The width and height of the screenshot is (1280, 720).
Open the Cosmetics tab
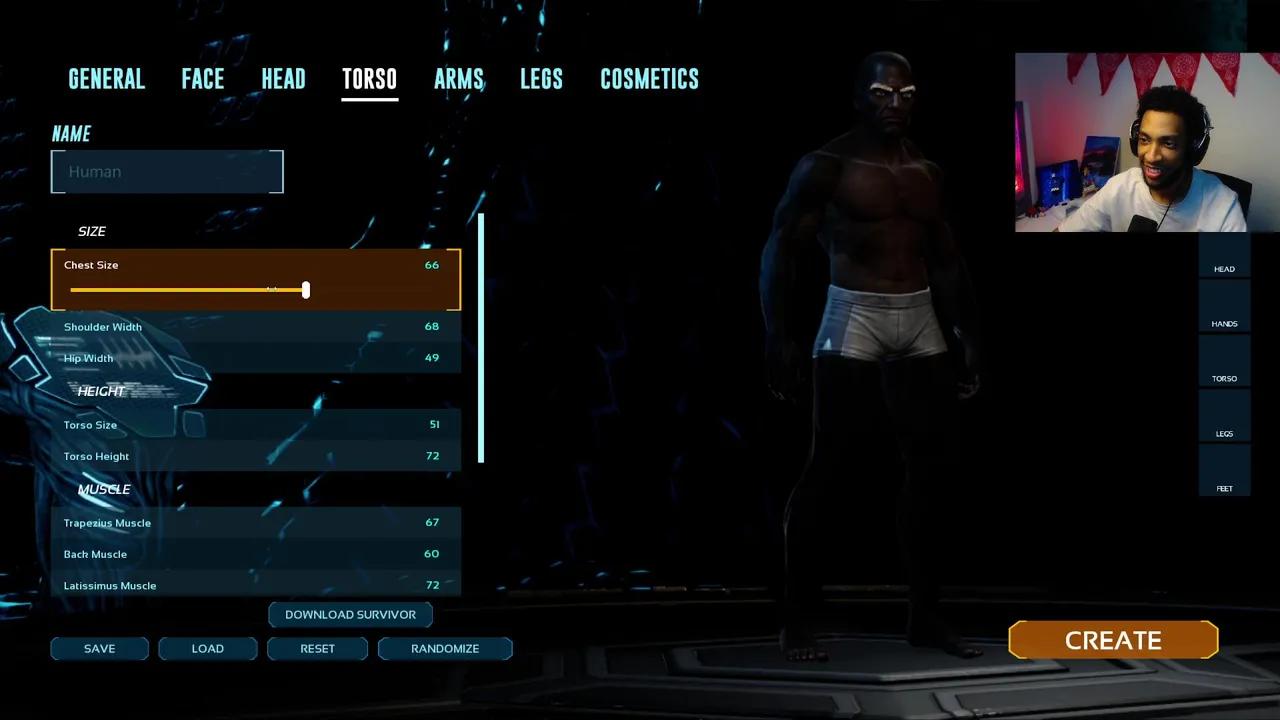649,79
